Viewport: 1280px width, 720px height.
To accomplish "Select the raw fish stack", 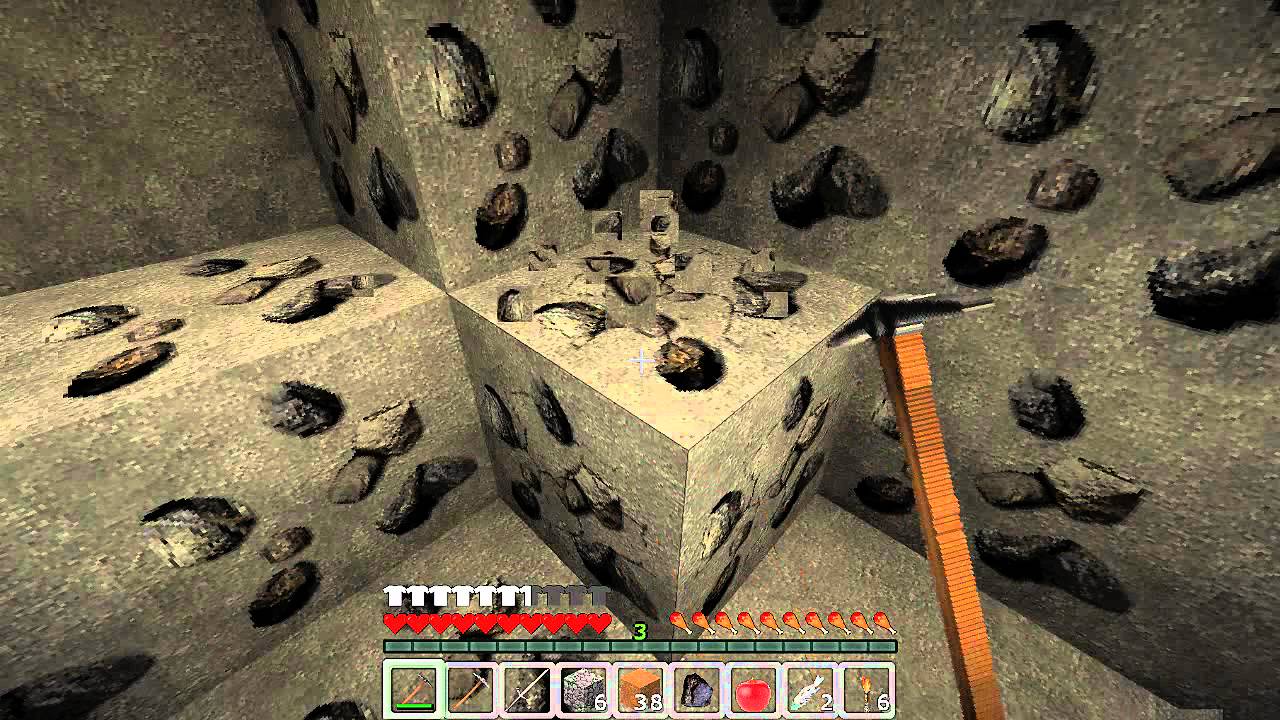I will point(810,688).
